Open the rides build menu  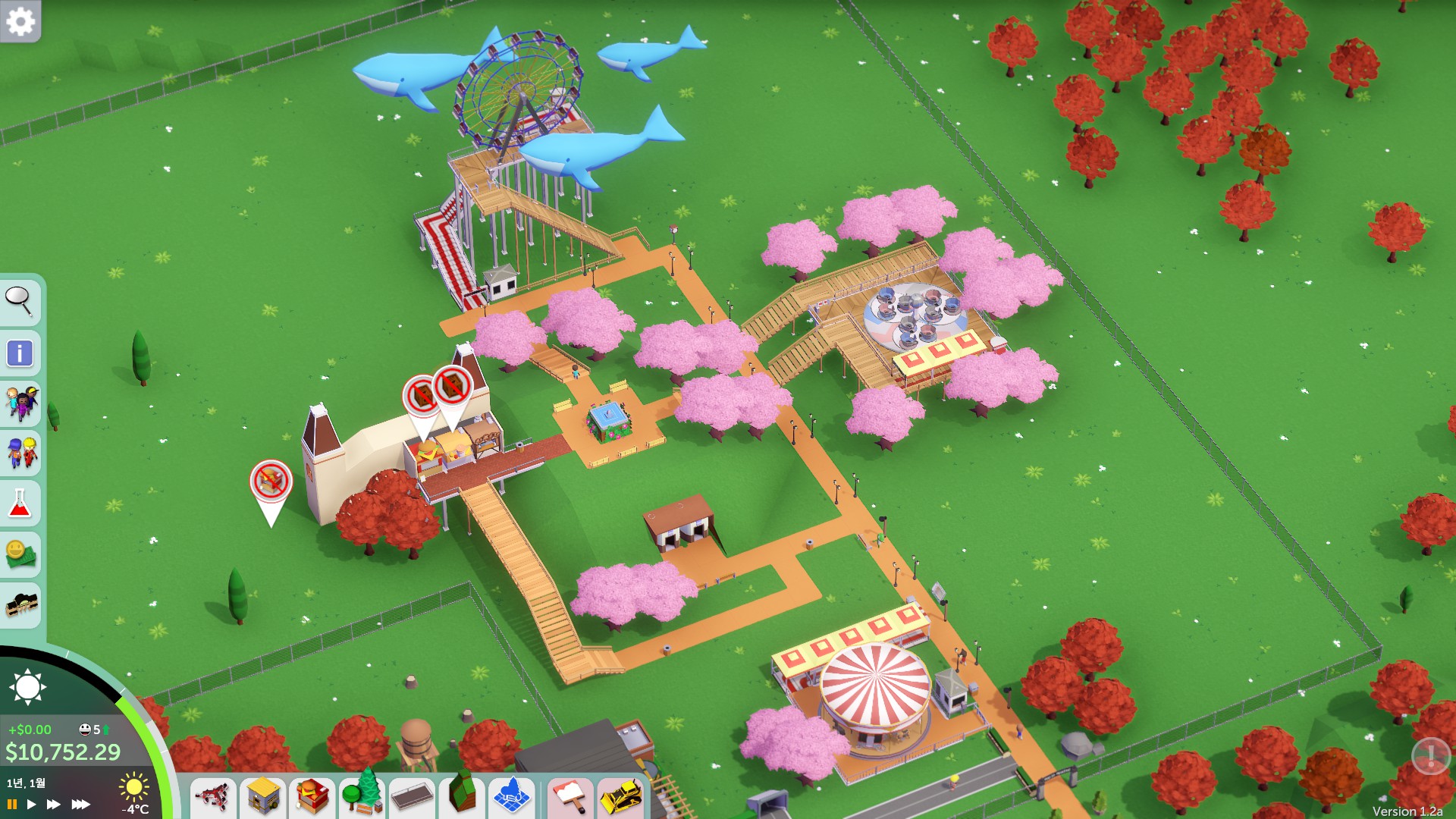tap(212, 798)
